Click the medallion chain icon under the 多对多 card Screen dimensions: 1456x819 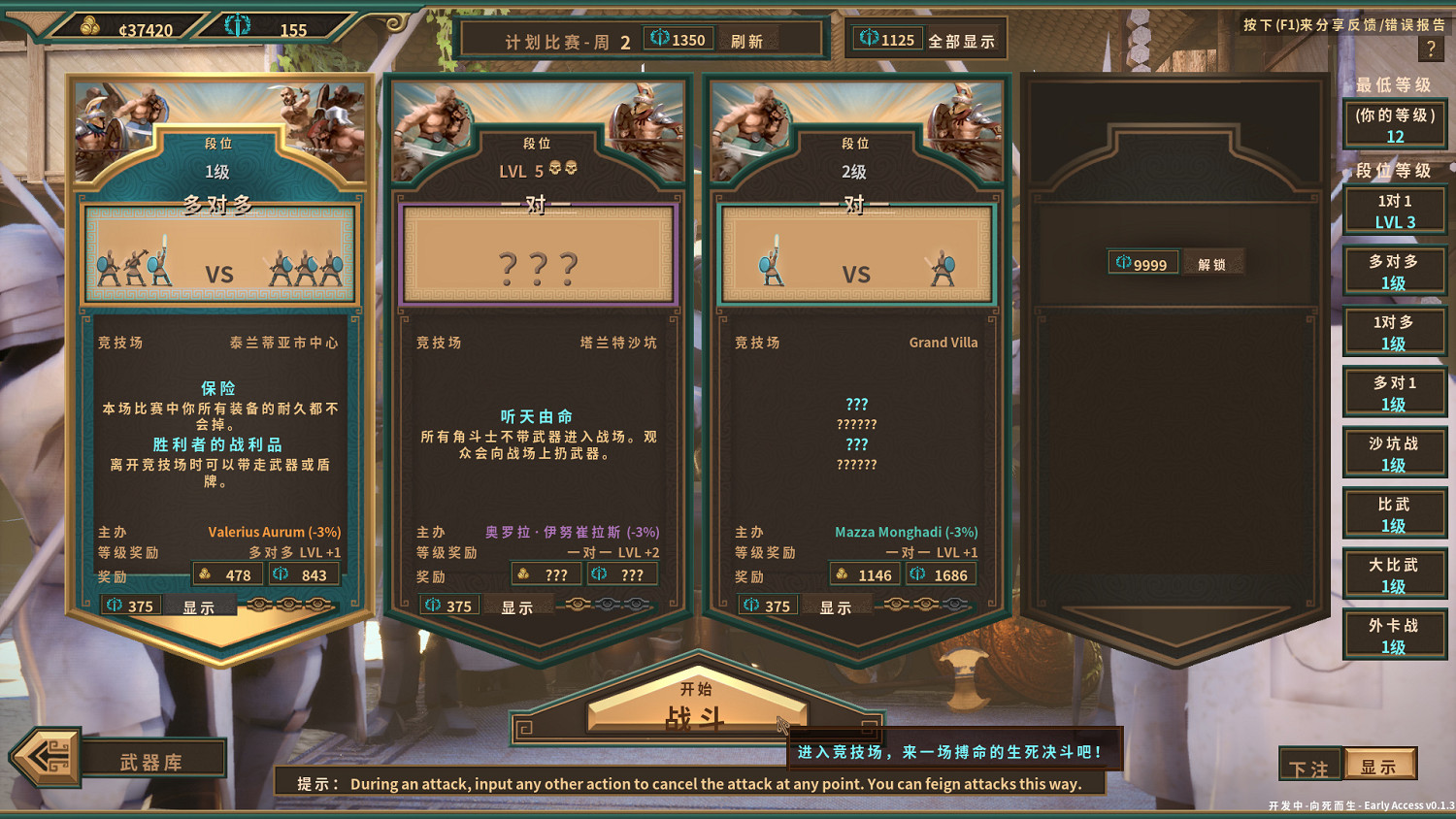pyautogui.click(x=288, y=606)
